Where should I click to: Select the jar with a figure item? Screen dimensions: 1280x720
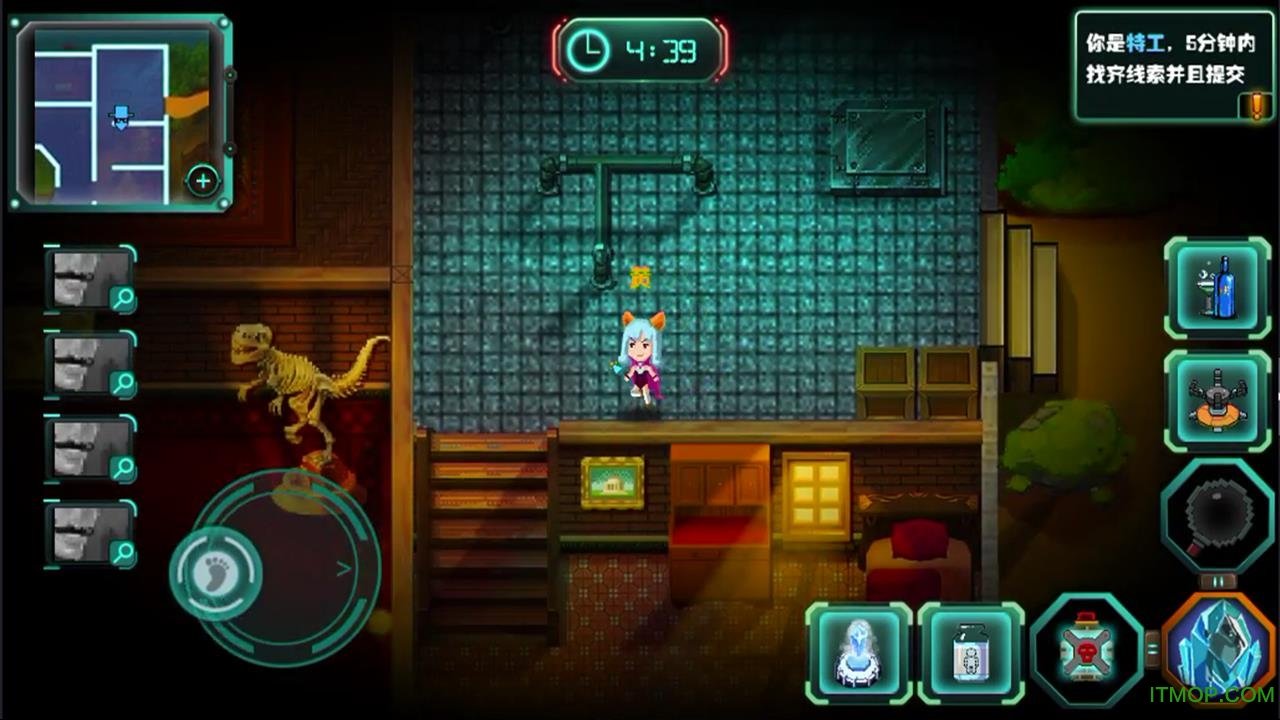coord(971,653)
